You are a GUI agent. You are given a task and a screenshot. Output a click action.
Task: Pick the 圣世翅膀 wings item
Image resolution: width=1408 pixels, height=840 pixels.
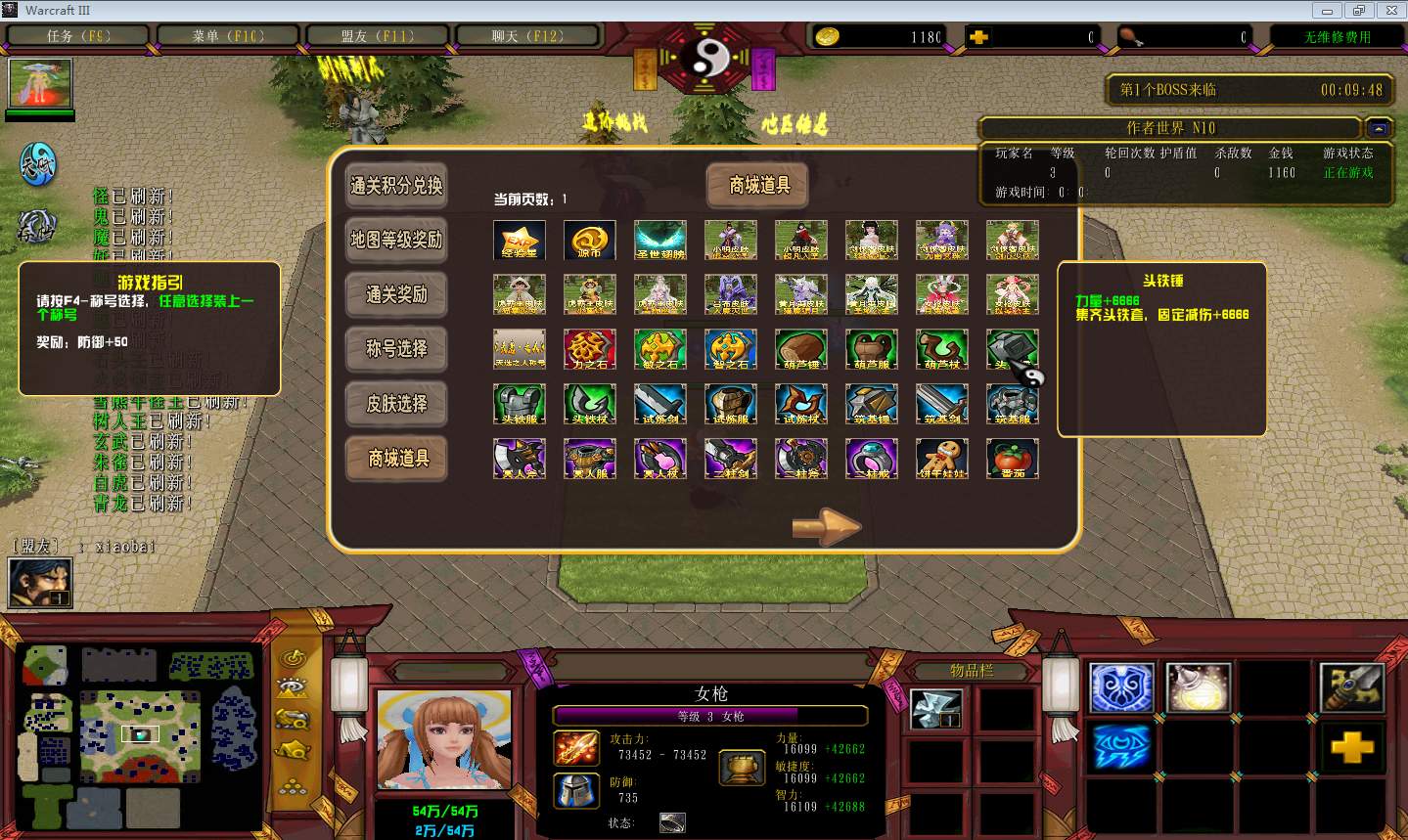pyautogui.click(x=660, y=240)
